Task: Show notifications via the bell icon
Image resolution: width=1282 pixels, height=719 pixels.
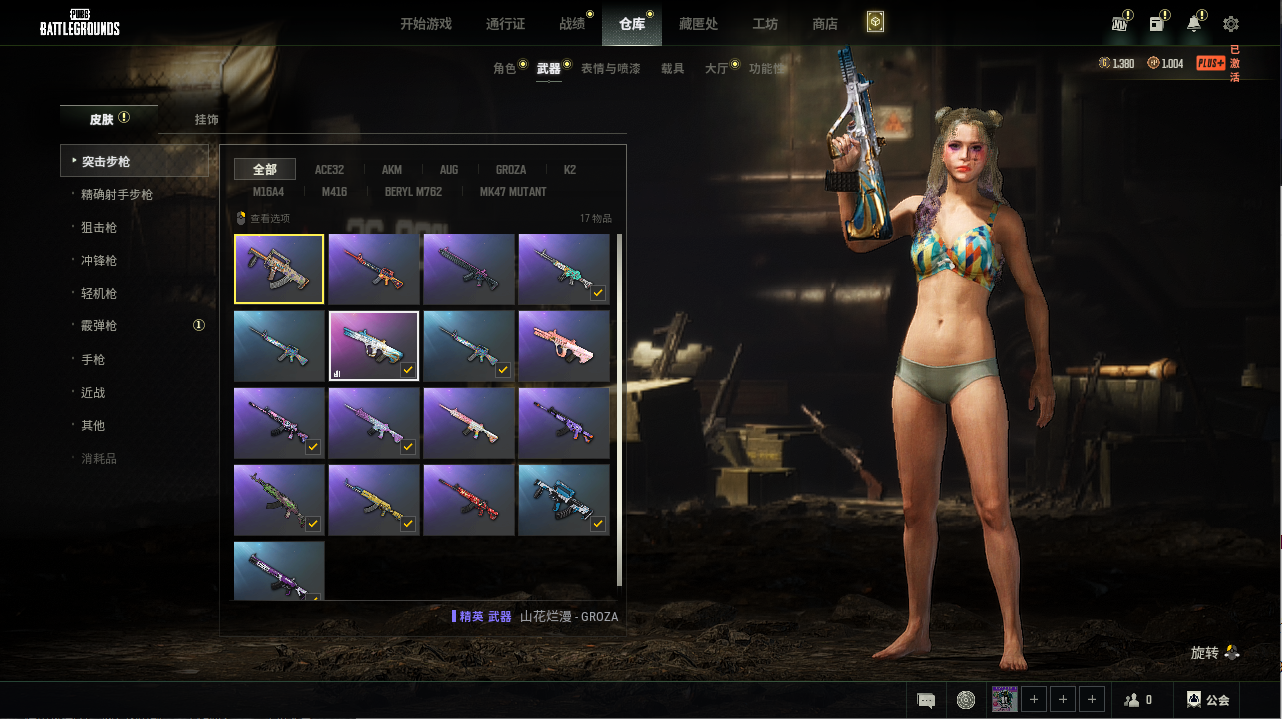Action: pyautogui.click(x=1194, y=24)
